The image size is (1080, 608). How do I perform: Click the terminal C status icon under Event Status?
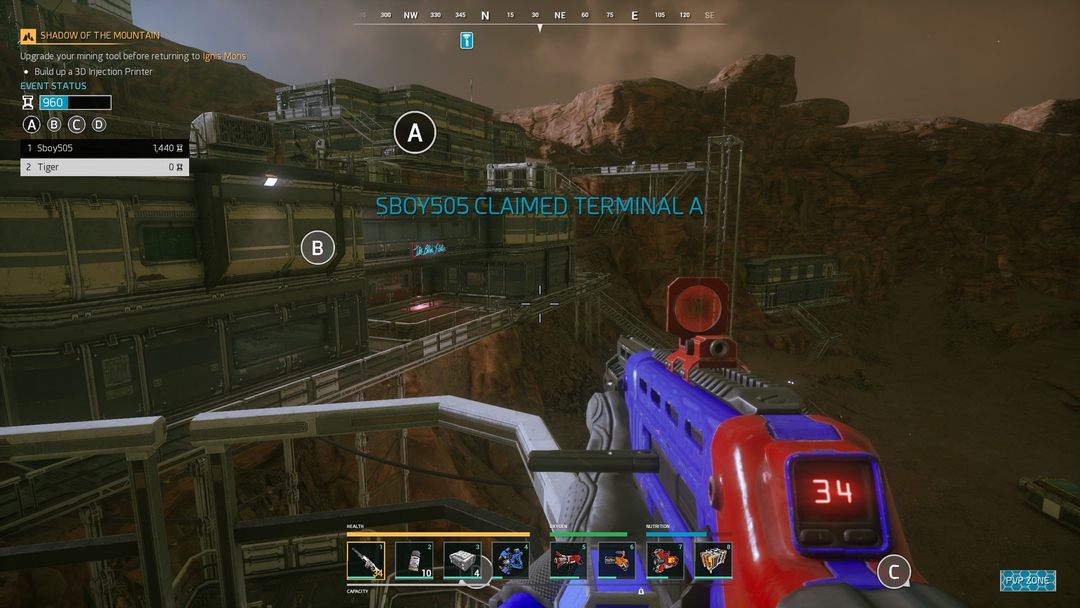[x=76, y=125]
